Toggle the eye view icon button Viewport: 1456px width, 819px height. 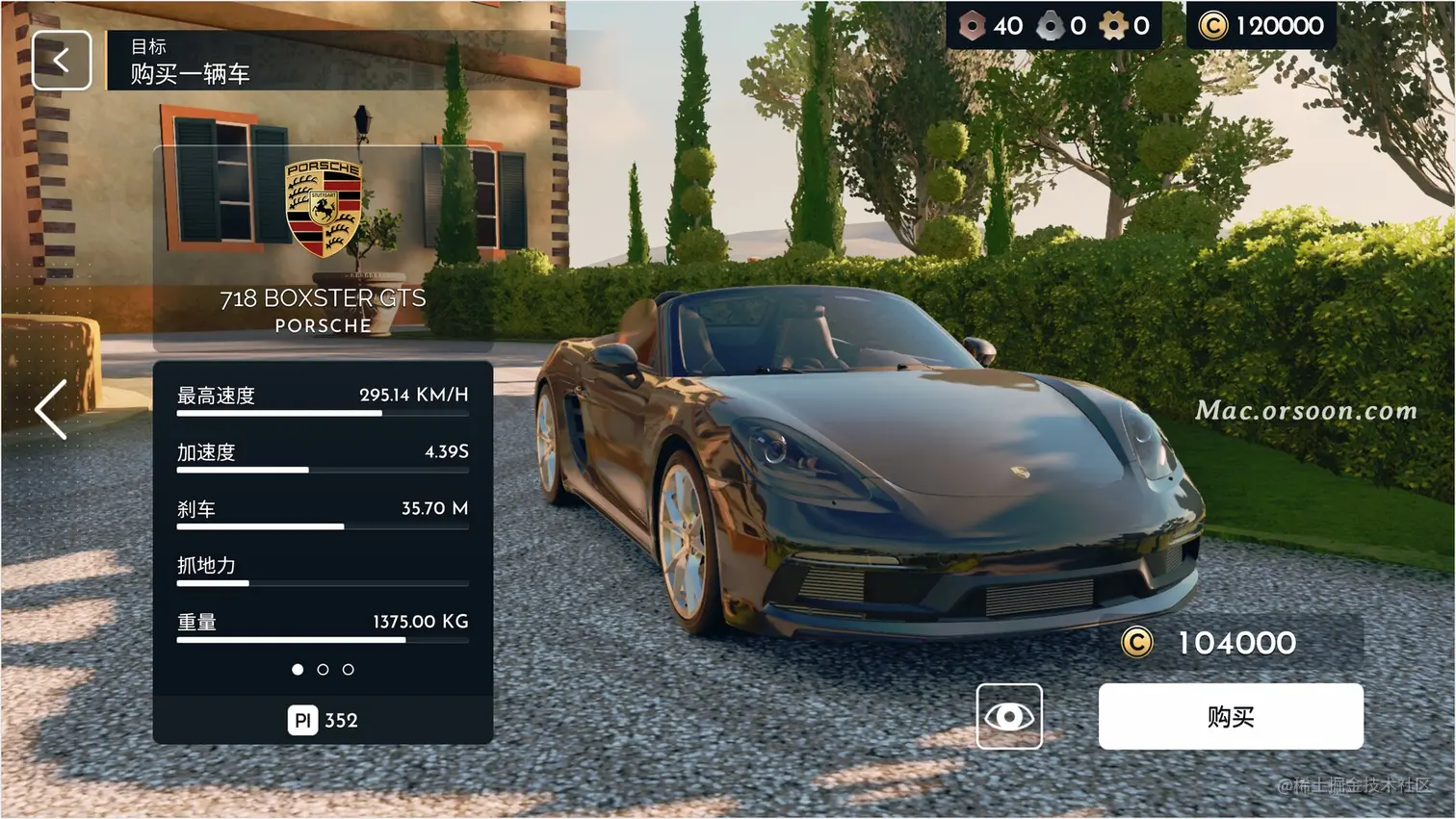(x=1009, y=717)
